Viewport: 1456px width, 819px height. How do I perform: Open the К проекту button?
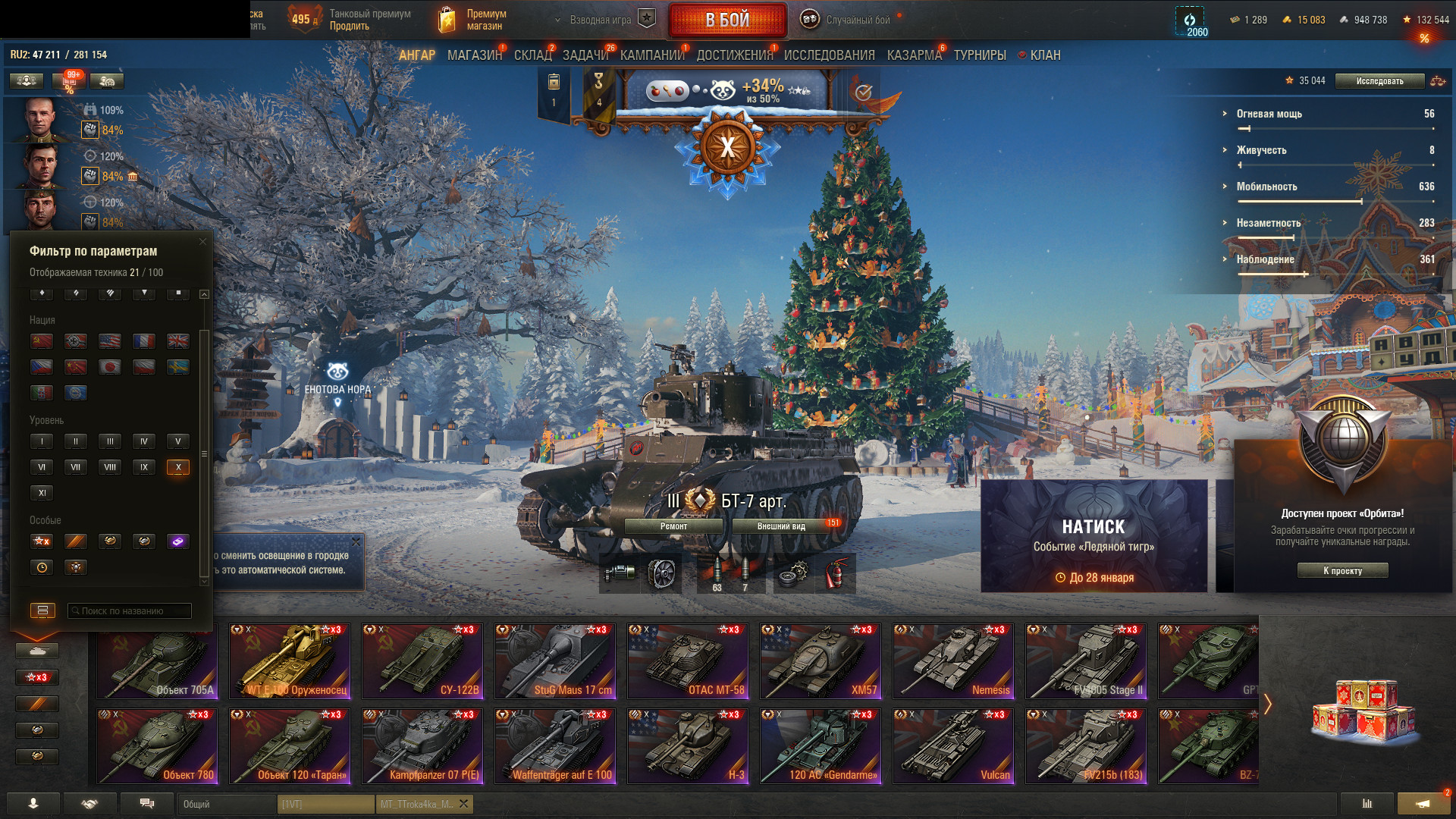pyautogui.click(x=1342, y=571)
